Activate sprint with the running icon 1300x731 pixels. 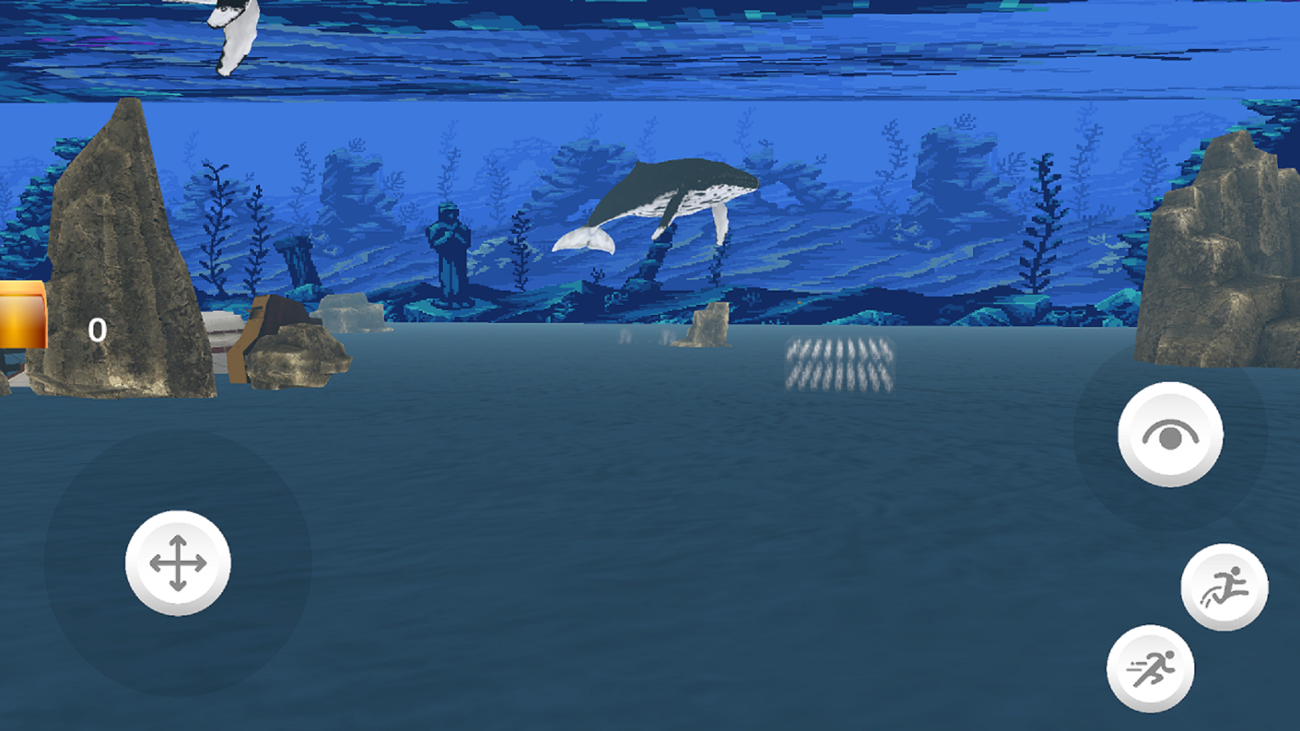click(x=1150, y=667)
